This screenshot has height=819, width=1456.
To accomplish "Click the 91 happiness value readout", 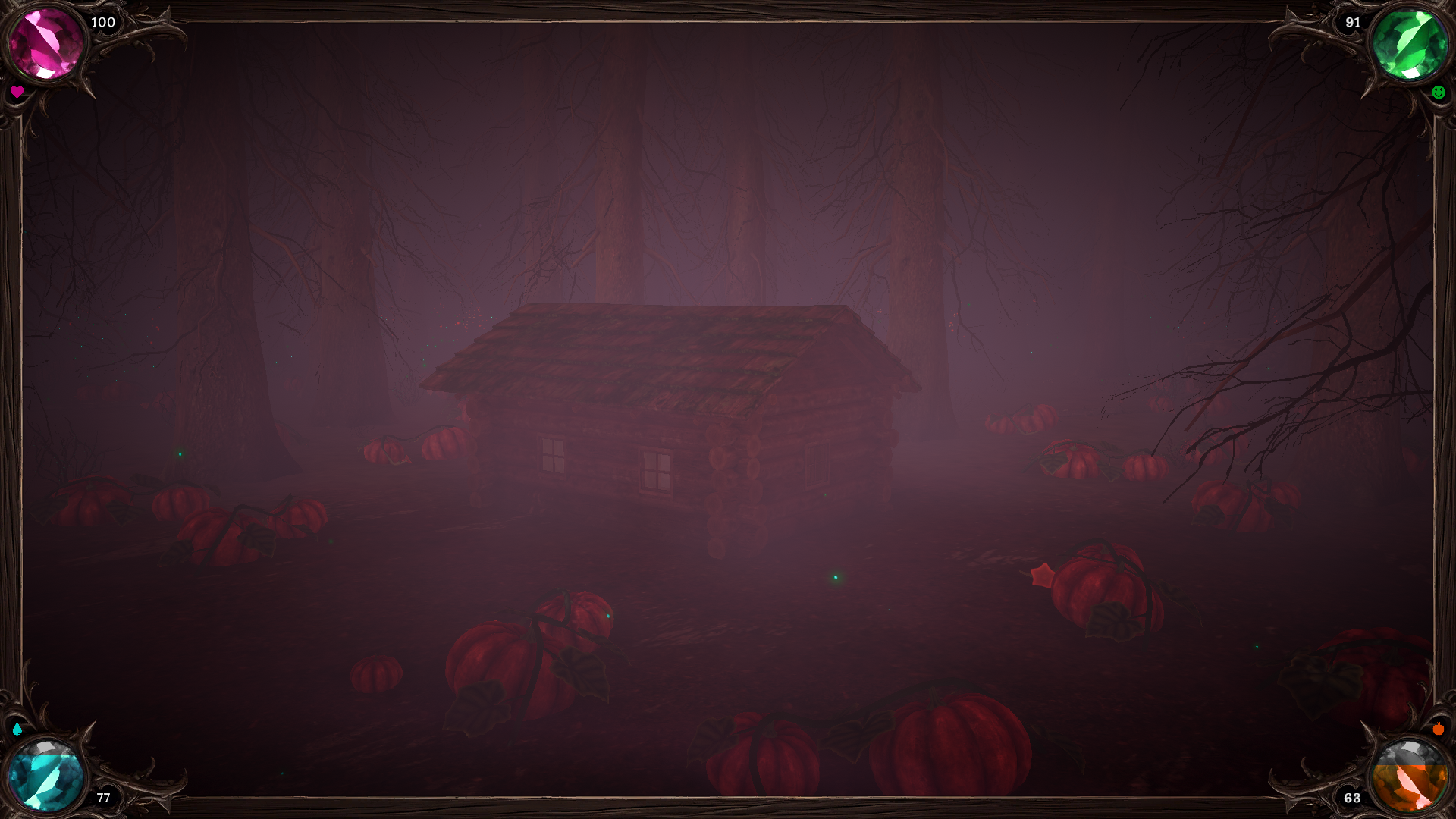I will [1353, 23].
